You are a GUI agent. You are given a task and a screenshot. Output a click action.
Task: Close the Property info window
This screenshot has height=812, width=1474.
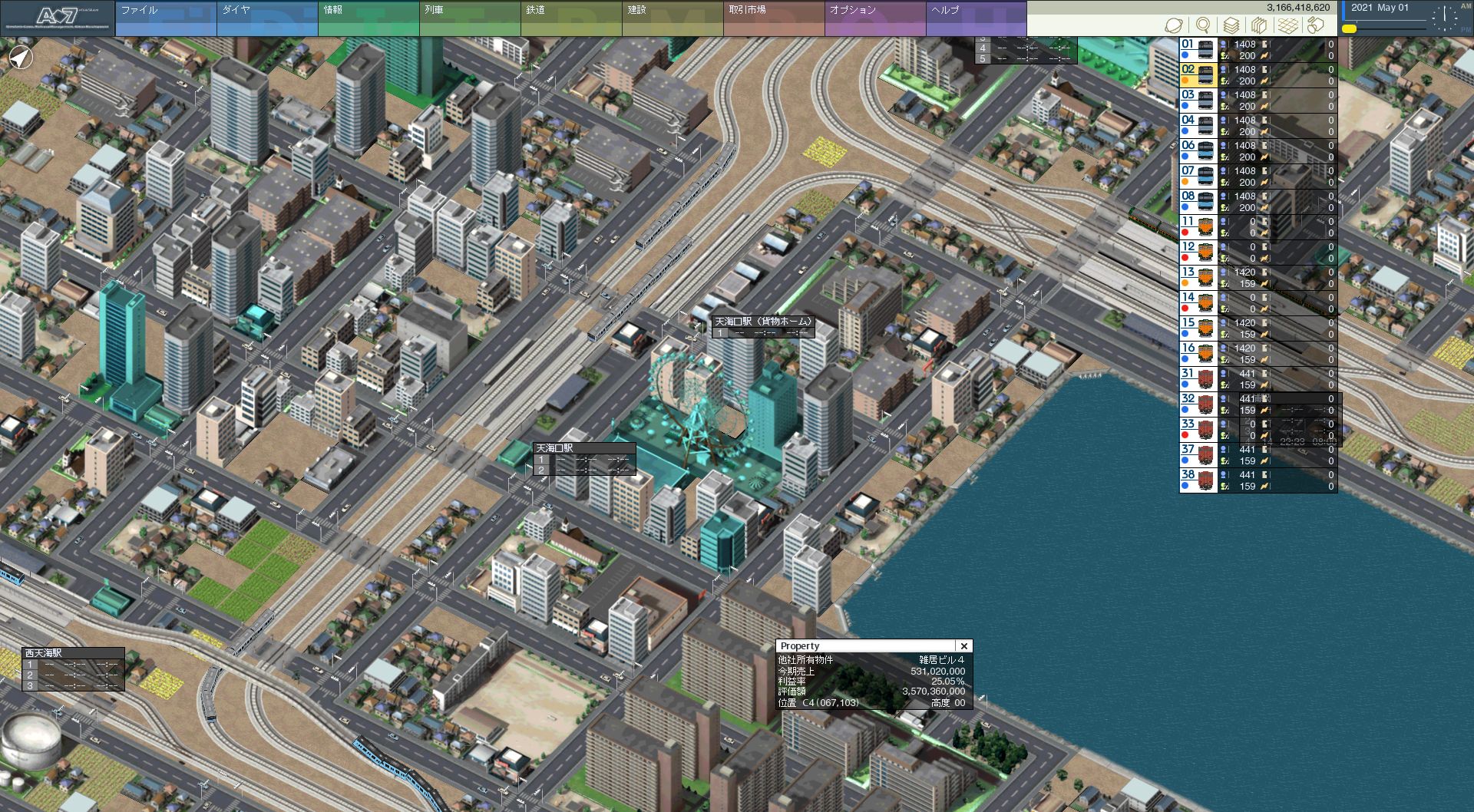[x=964, y=646]
